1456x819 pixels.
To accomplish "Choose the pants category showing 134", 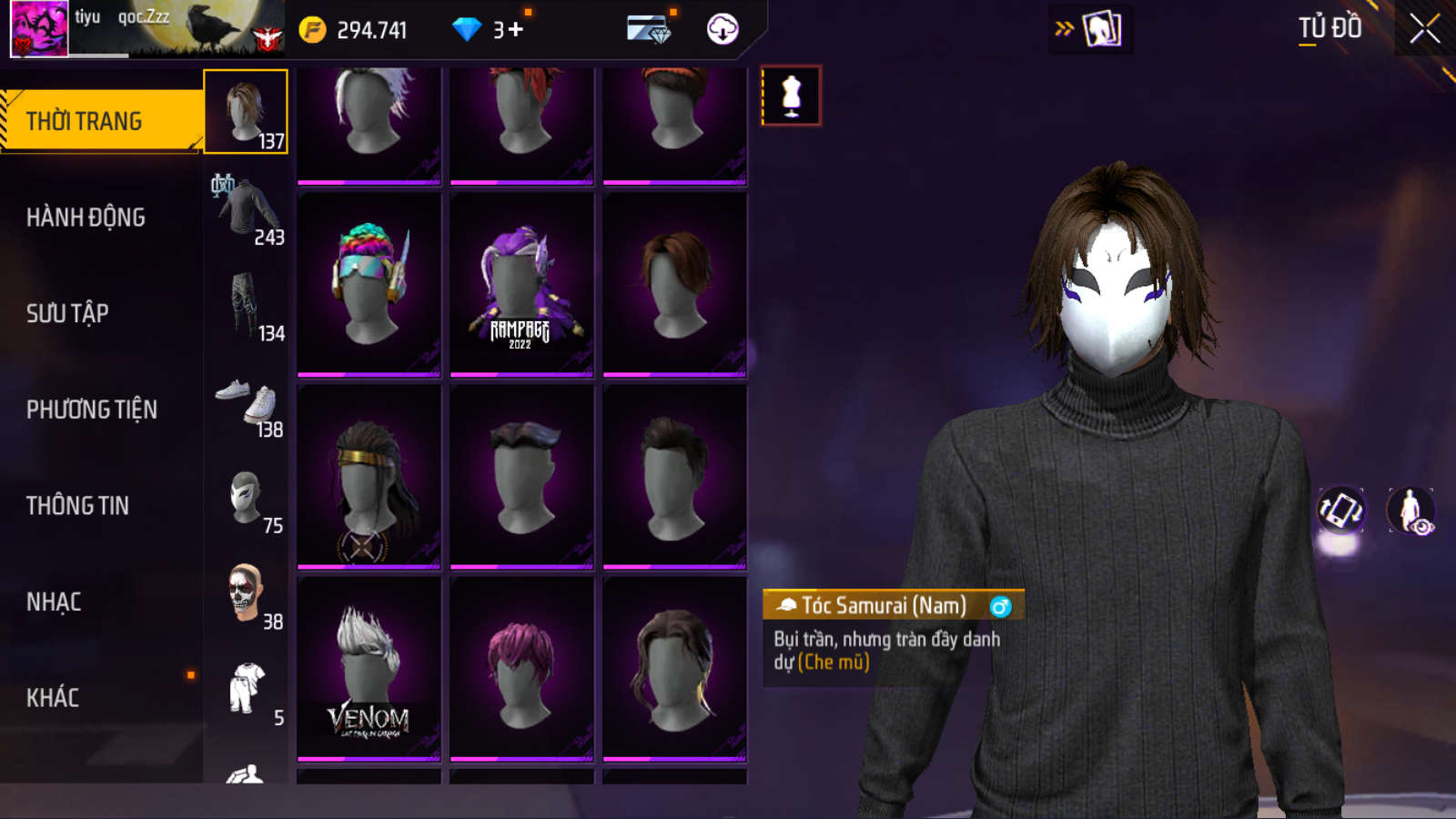I will coord(247,306).
